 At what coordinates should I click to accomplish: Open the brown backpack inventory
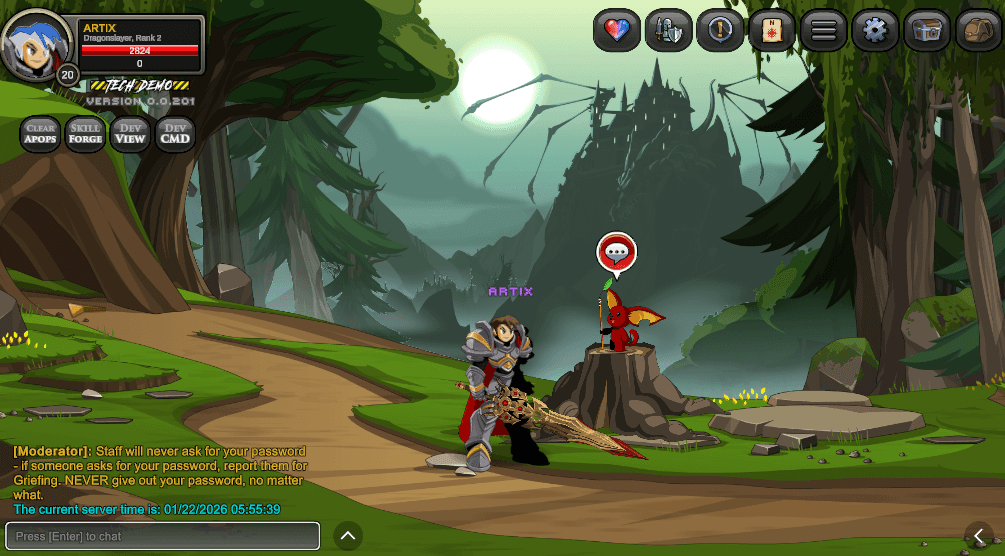[x=979, y=31]
